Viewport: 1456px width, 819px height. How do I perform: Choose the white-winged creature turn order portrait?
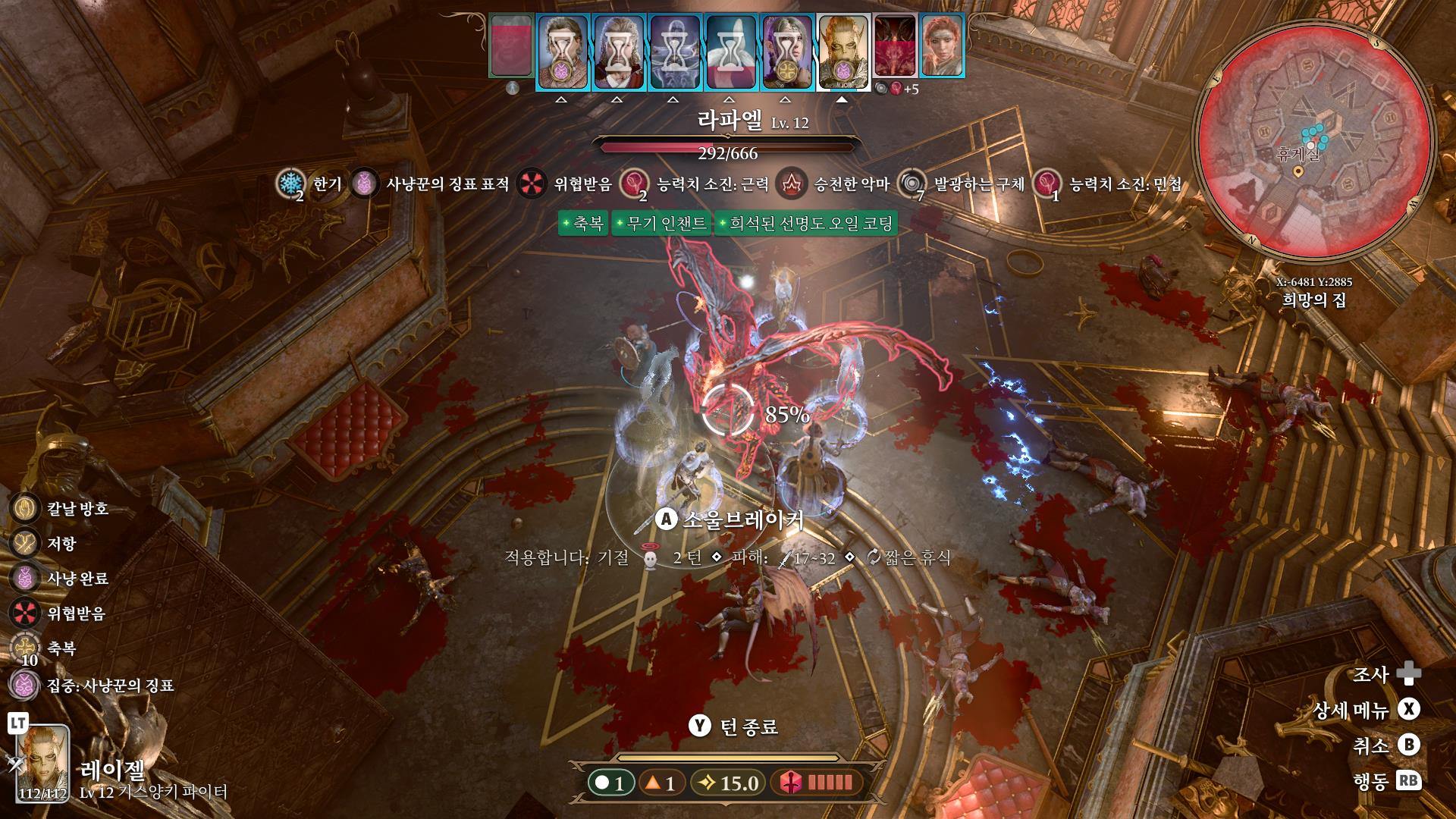coord(730,52)
